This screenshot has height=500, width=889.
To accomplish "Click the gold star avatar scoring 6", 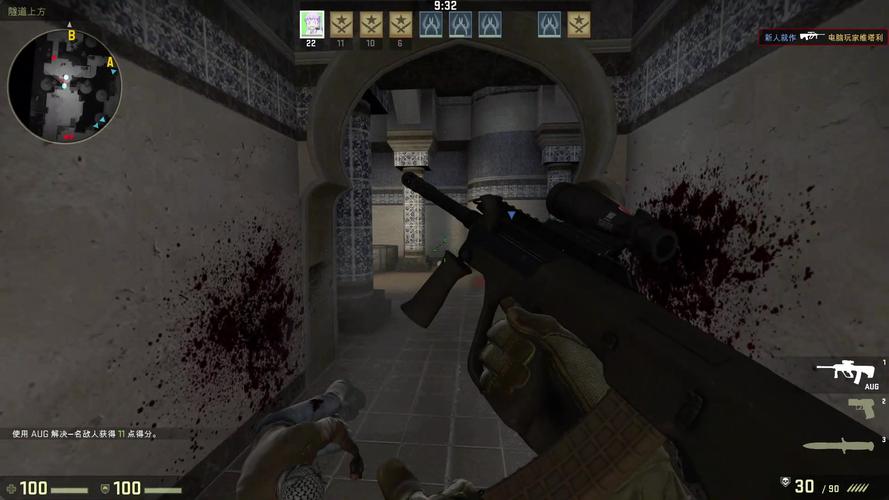I will click(x=401, y=24).
